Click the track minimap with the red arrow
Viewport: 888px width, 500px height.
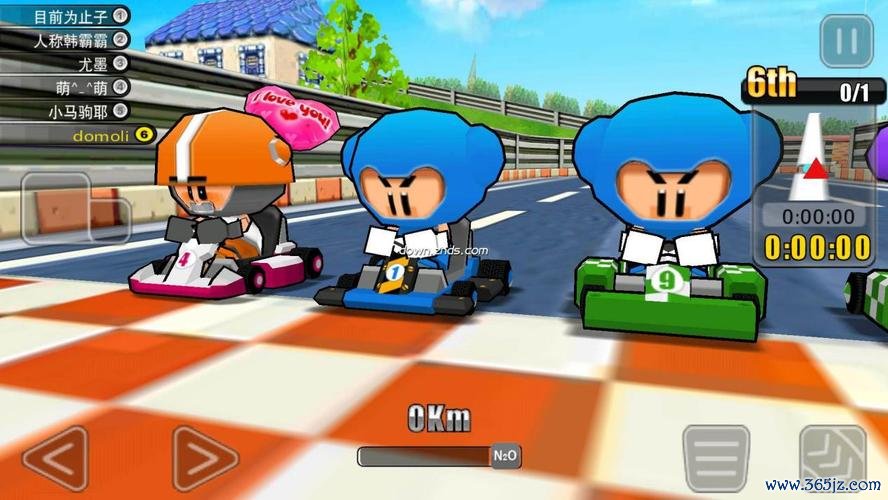coord(814,157)
